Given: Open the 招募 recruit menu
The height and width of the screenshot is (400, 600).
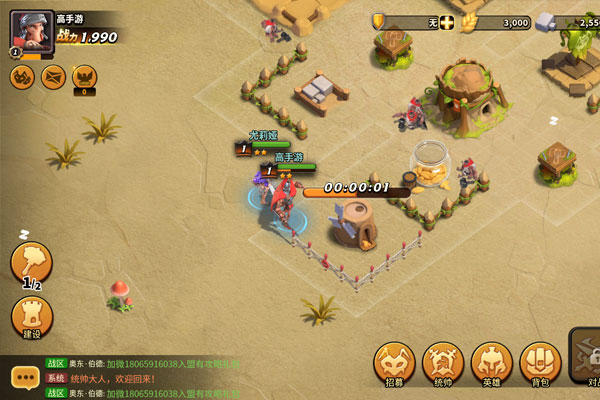Looking at the screenshot, I should tap(394, 363).
